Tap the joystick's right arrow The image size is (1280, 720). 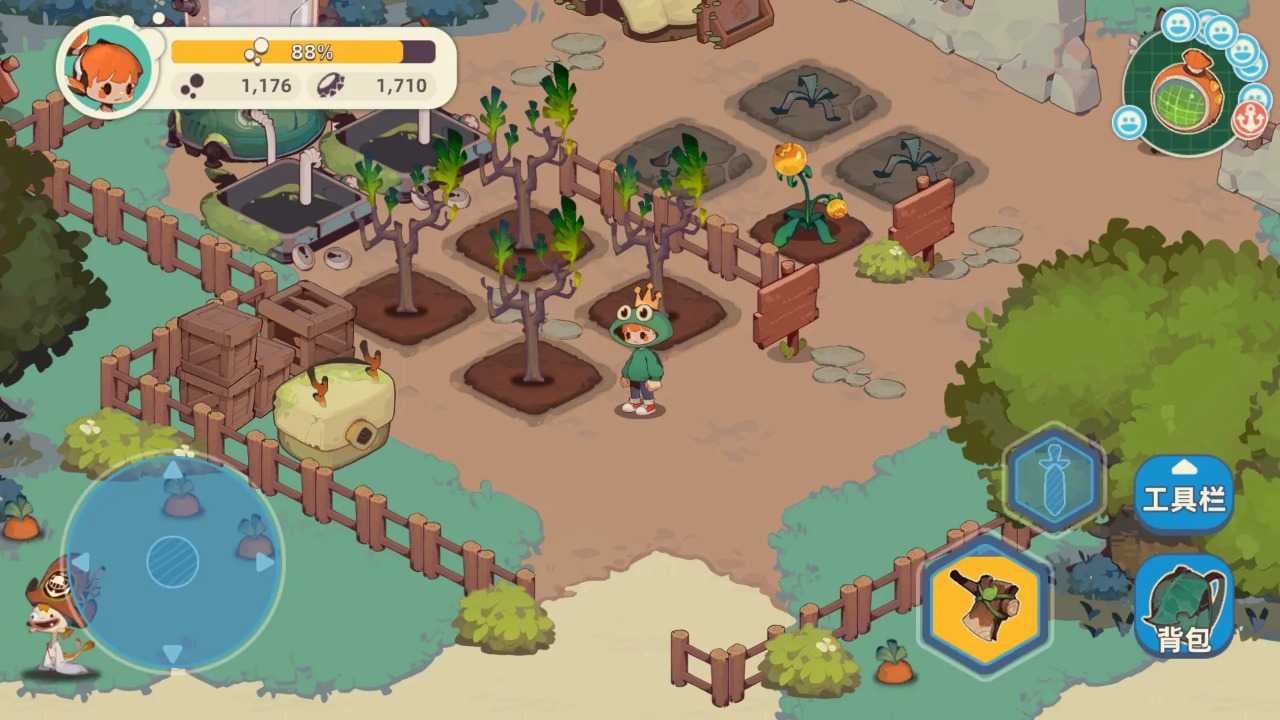coord(265,562)
